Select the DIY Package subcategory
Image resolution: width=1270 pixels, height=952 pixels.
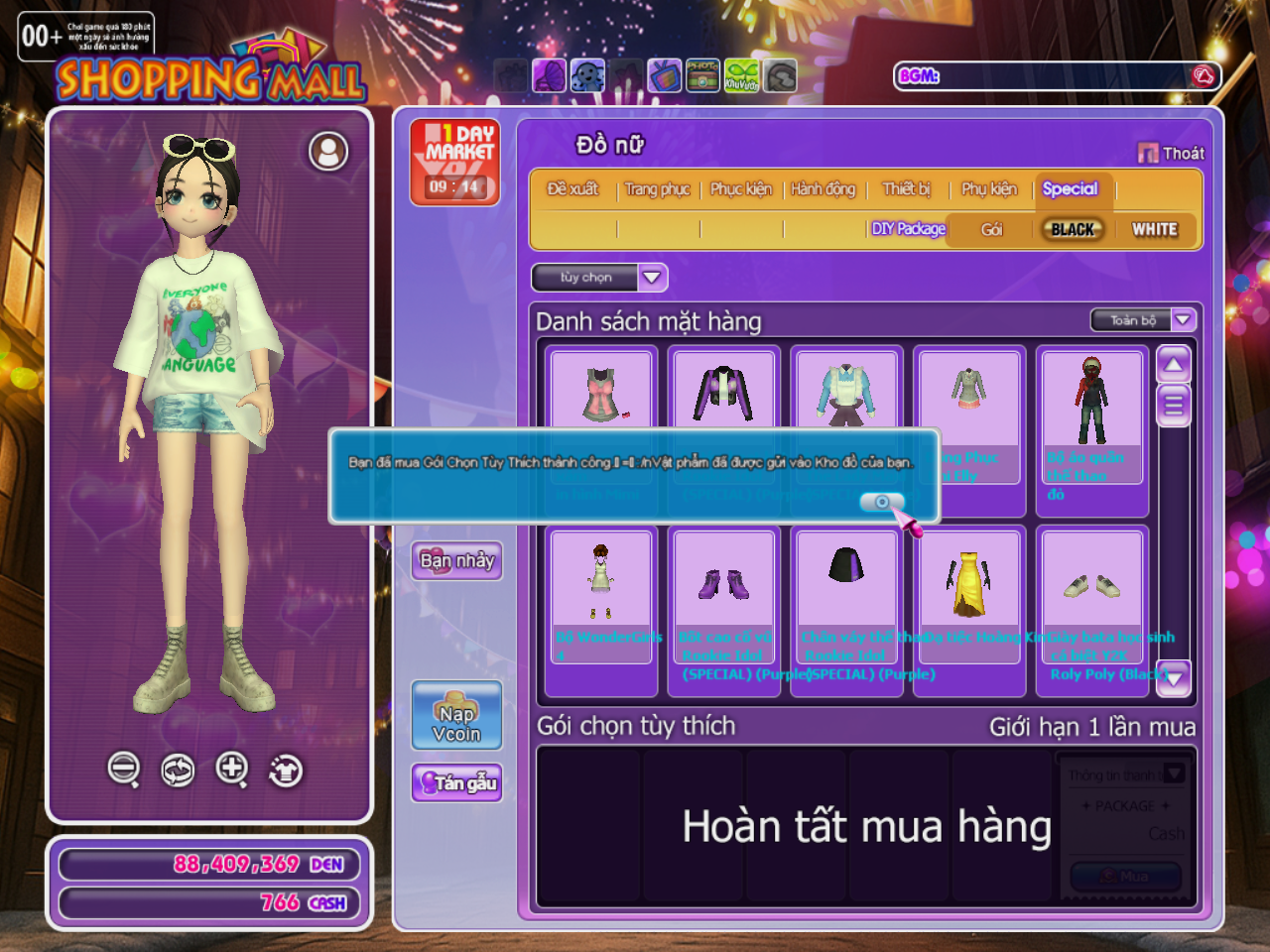coord(908,229)
